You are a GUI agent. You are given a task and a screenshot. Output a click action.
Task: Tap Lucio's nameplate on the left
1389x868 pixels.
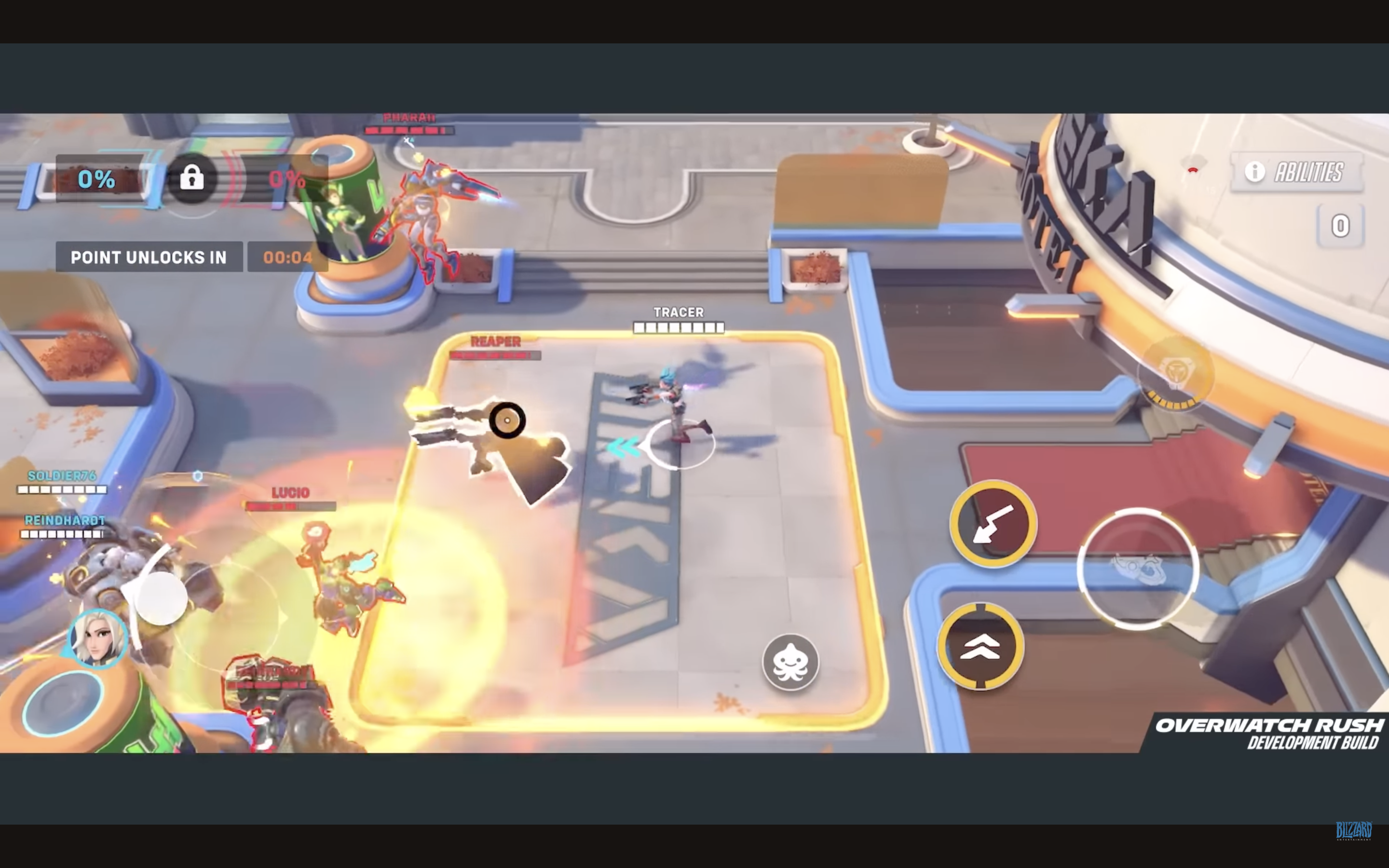pyautogui.click(x=289, y=492)
